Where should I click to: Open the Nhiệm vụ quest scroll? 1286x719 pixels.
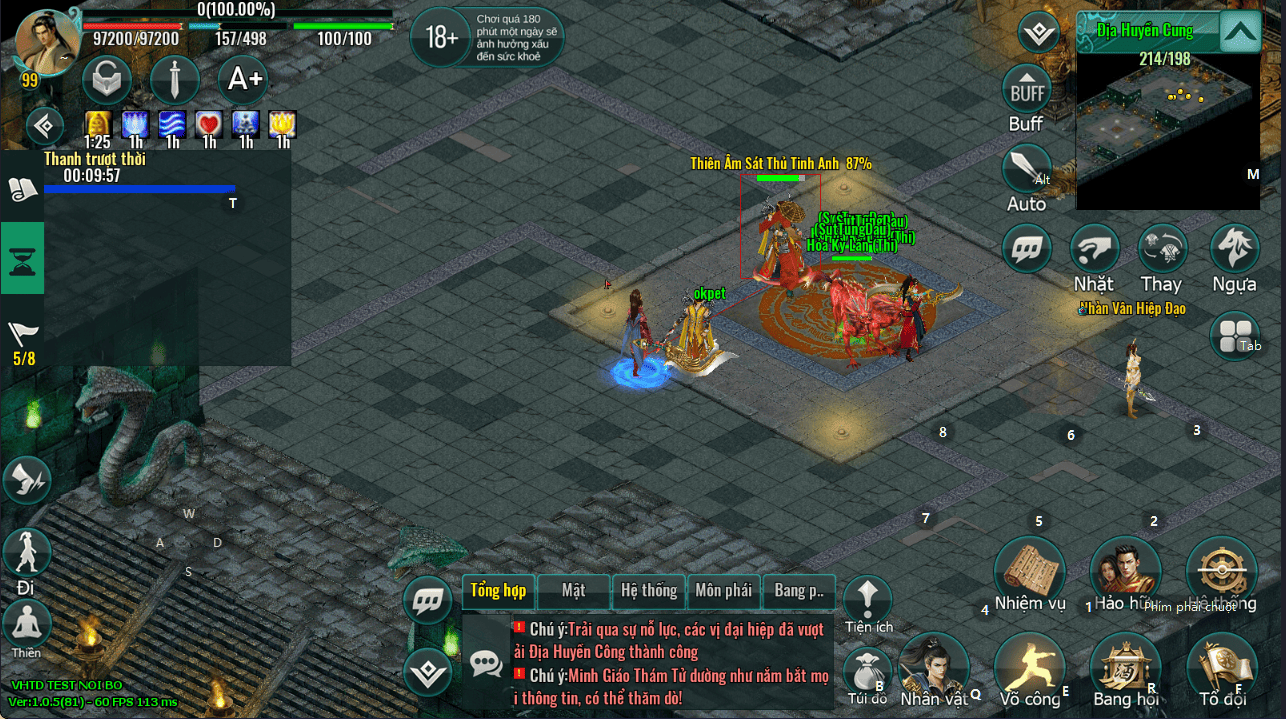[1029, 570]
